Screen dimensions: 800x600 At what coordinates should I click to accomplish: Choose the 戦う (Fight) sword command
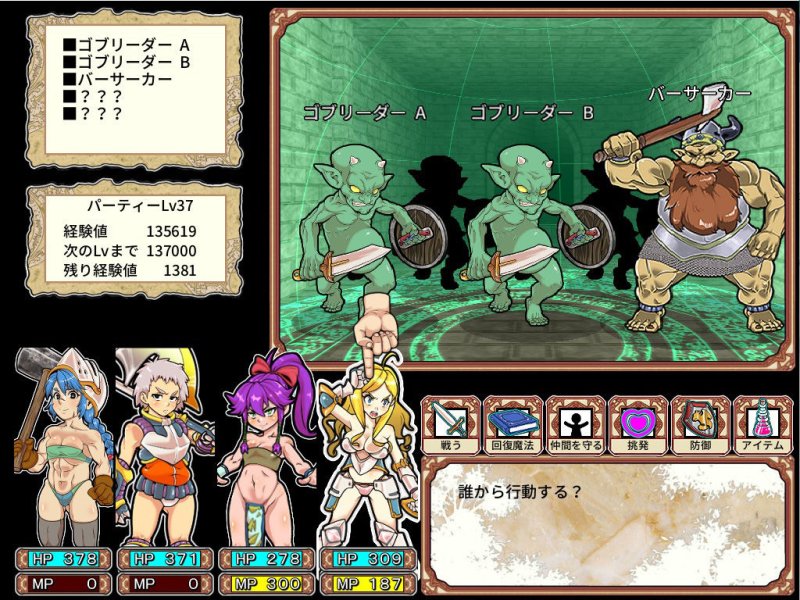click(x=450, y=424)
